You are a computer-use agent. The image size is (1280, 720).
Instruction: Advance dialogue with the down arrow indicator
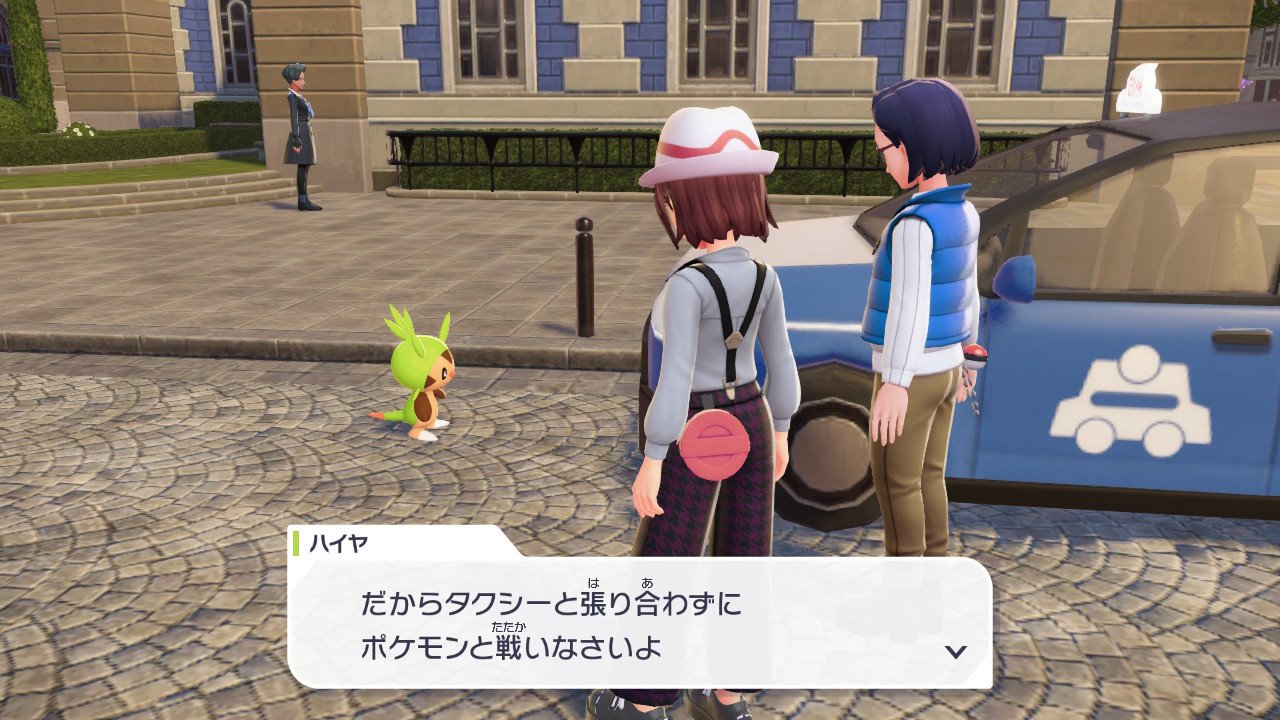point(956,651)
